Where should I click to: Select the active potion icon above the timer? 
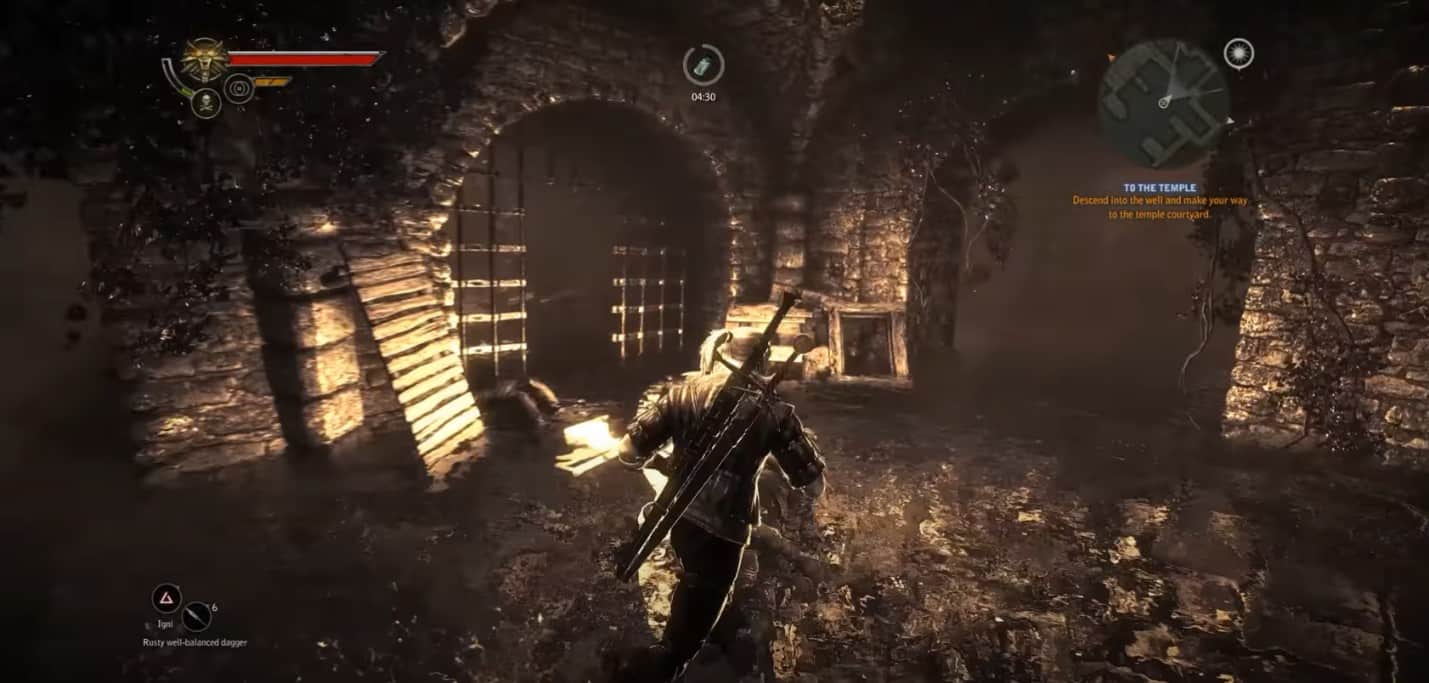[703, 65]
